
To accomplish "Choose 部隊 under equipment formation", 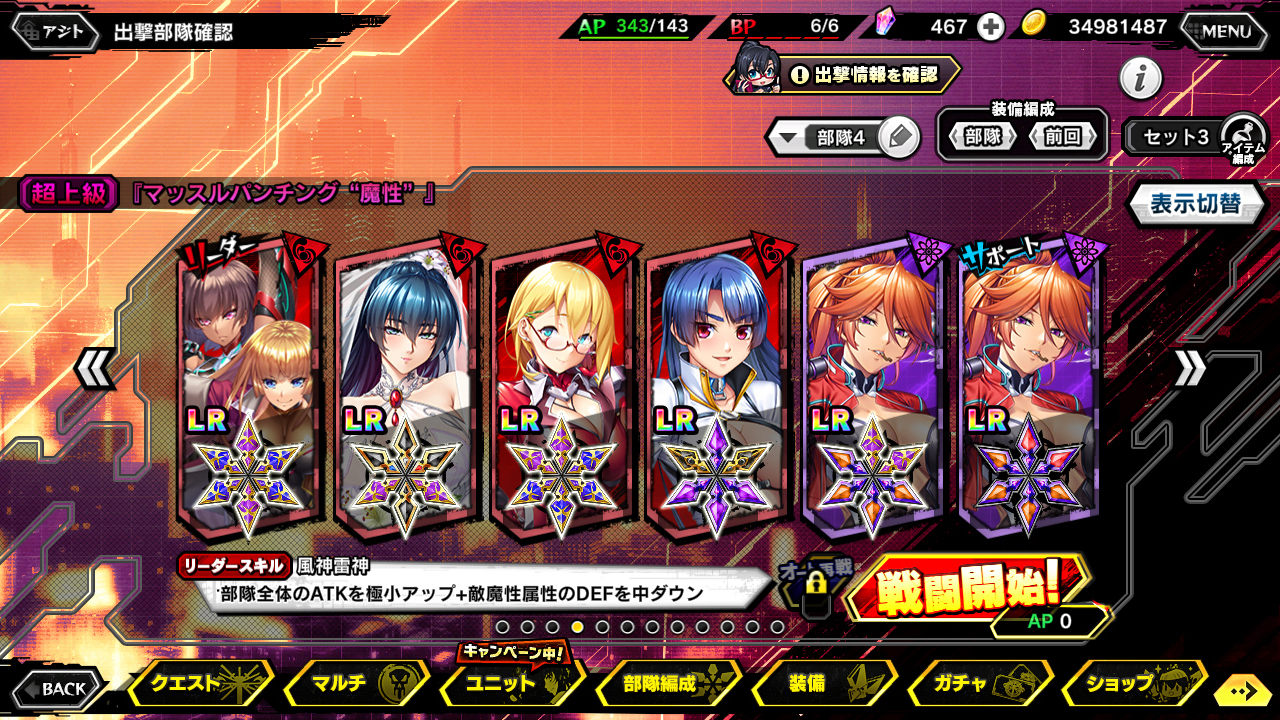I will 982,137.
